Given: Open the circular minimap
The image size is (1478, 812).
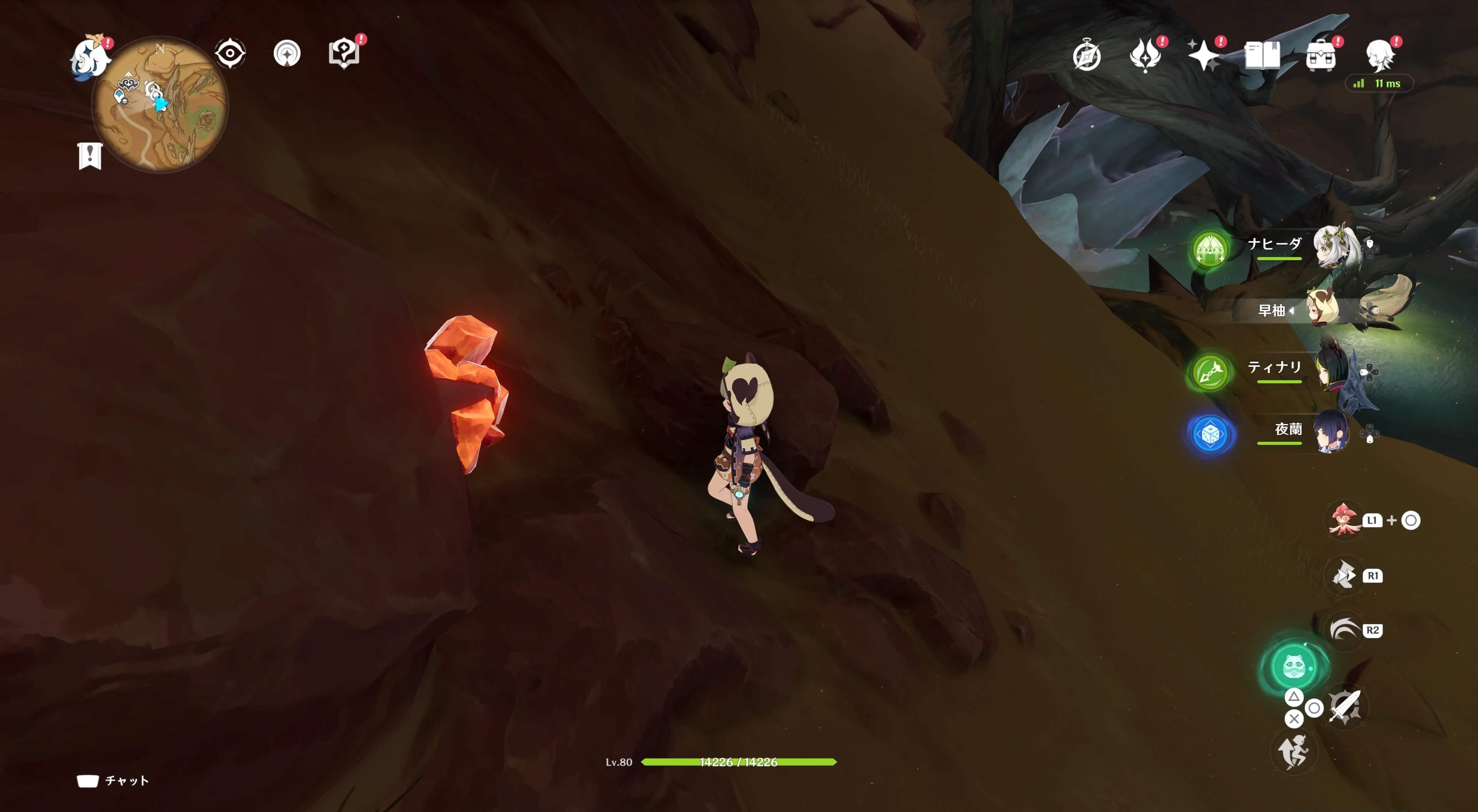Looking at the screenshot, I should tap(160, 104).
